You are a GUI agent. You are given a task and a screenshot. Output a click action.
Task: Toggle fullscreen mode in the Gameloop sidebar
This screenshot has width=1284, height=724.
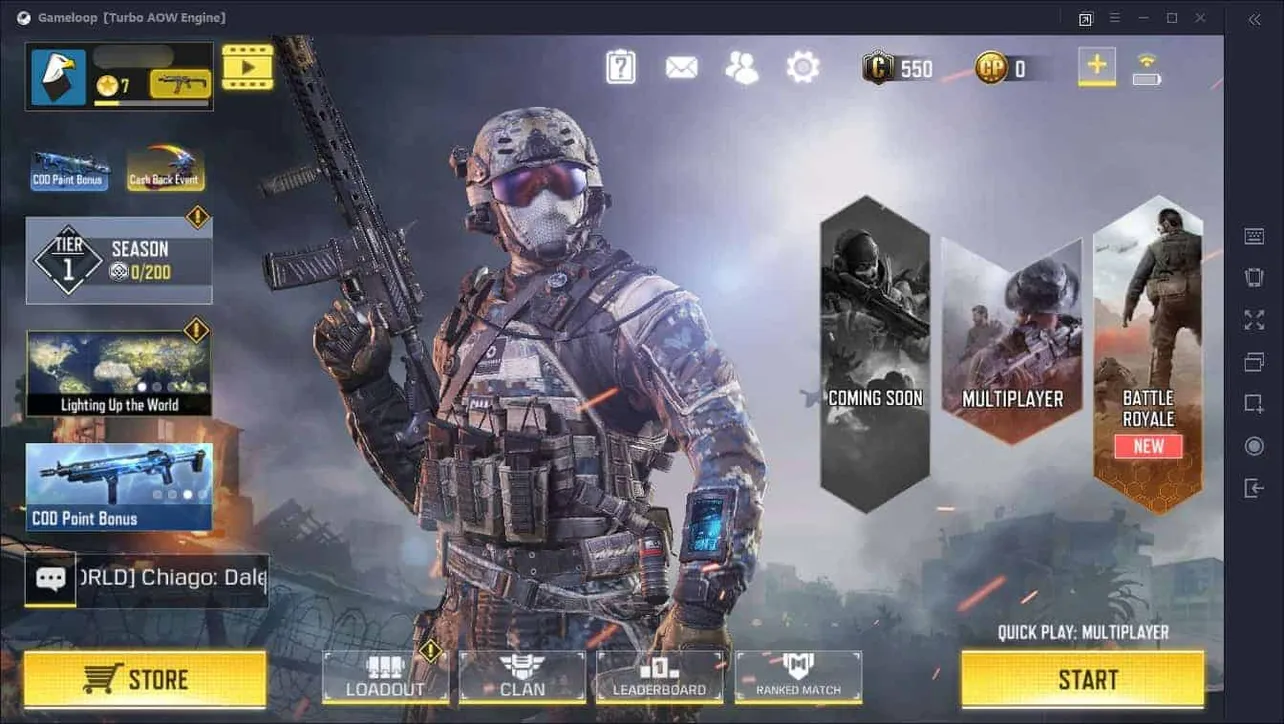(x=1255, y=320)
